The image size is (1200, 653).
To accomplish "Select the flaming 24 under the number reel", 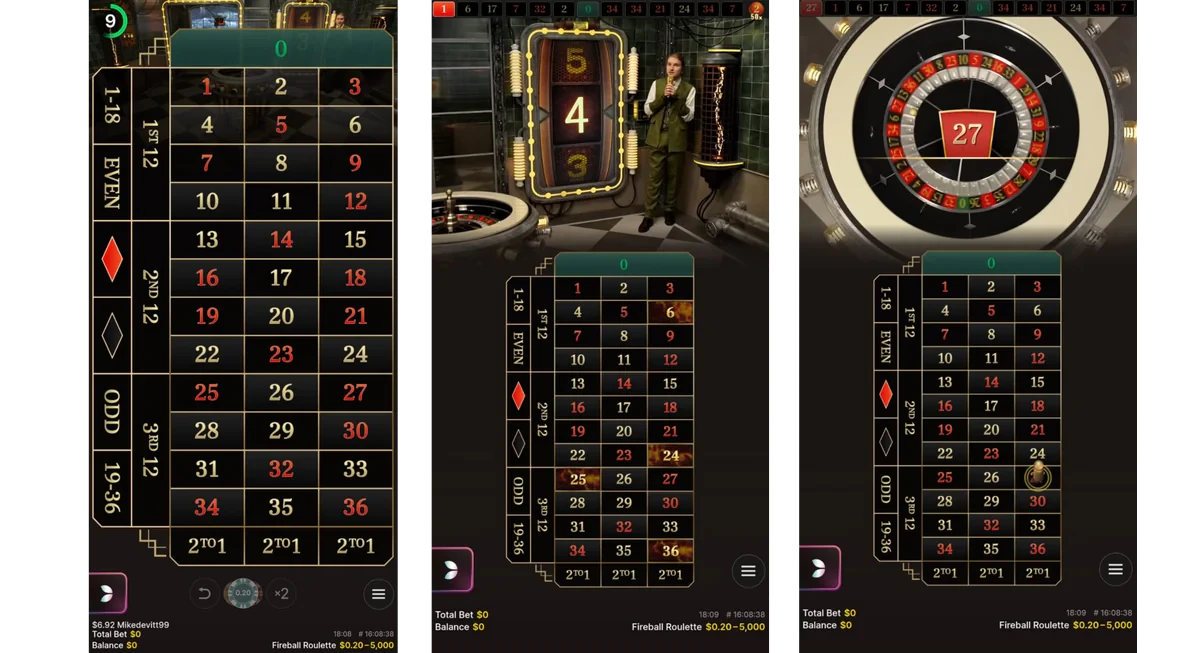I will point(670,456).
